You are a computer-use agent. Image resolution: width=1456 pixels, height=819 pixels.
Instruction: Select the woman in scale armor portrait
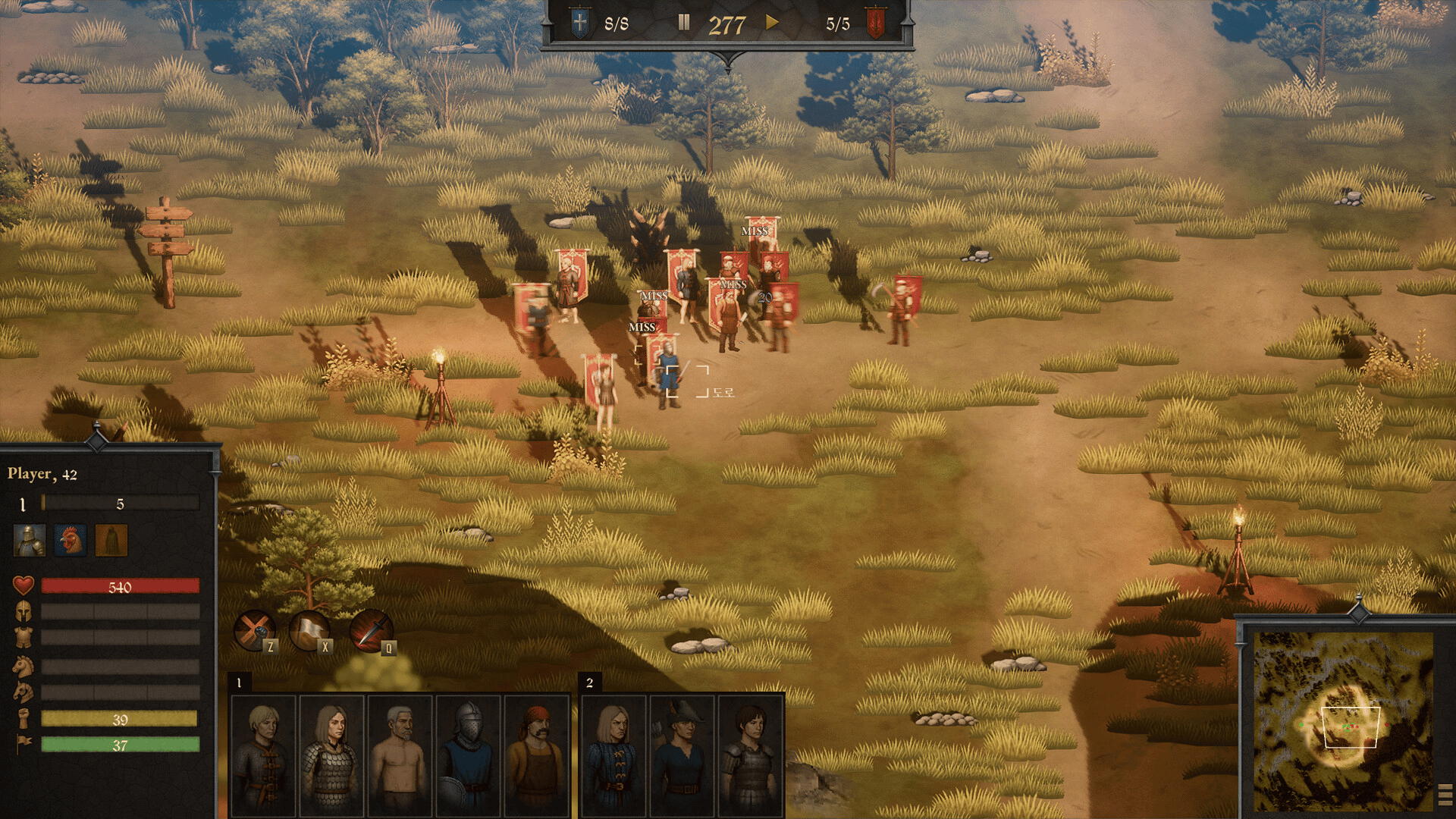331,755
